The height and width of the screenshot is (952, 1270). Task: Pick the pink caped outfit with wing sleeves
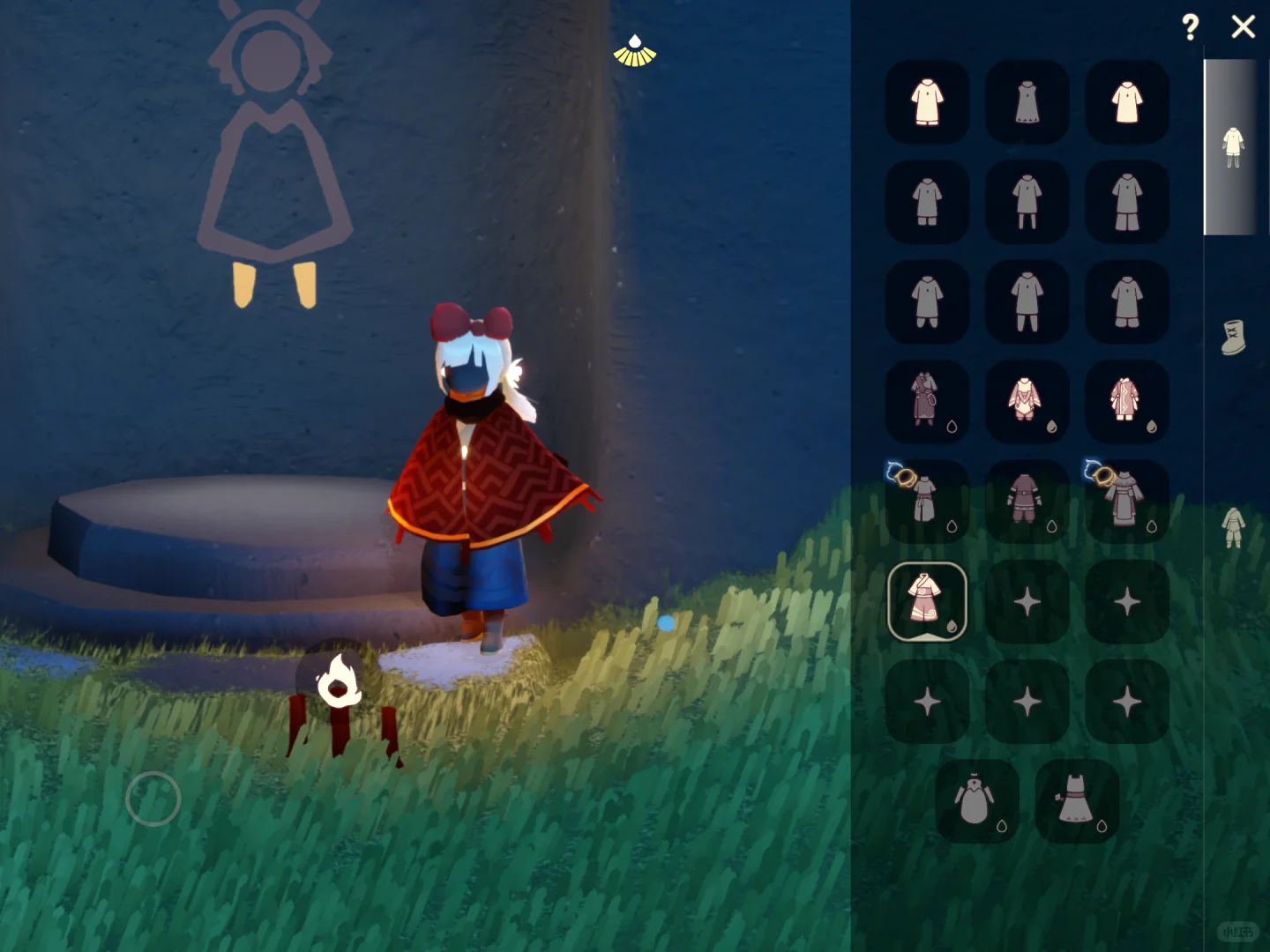[x=1026, y=401]
